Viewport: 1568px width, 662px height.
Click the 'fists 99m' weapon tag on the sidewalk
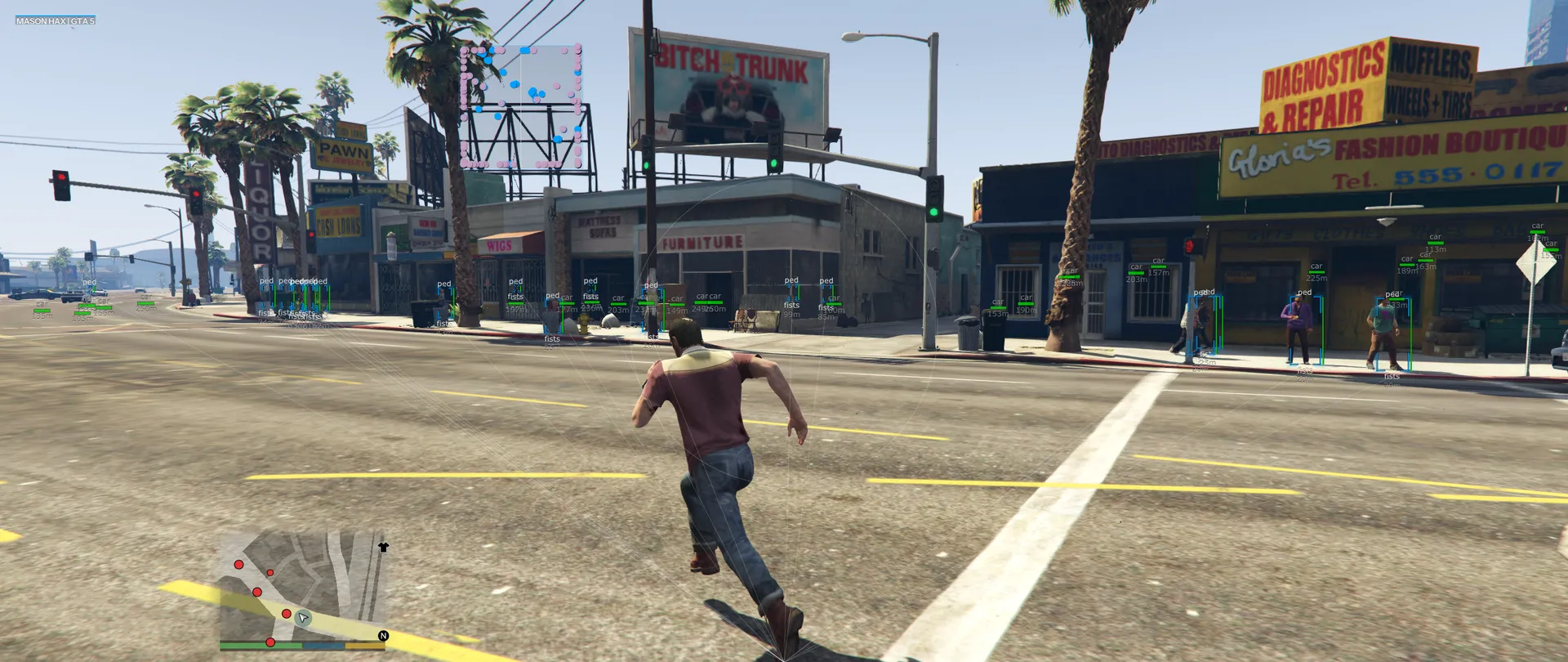coord(791,306)
